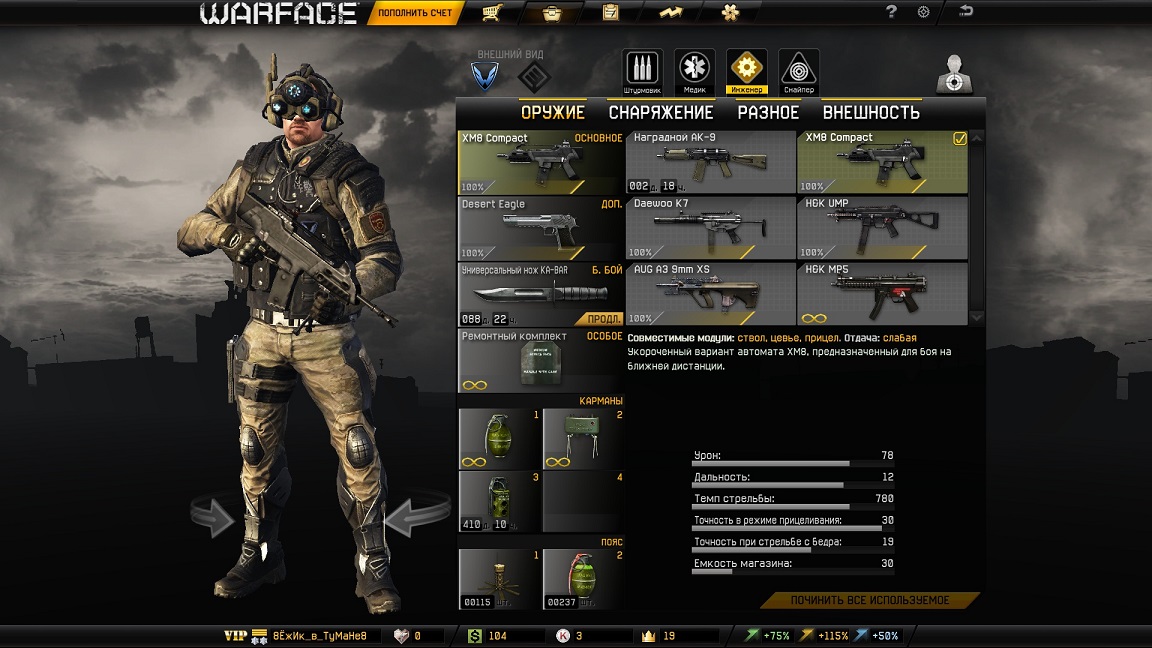Select the Штурмовик class
The width and height of the screenshot is (1152, 648).
coord(643,70)
